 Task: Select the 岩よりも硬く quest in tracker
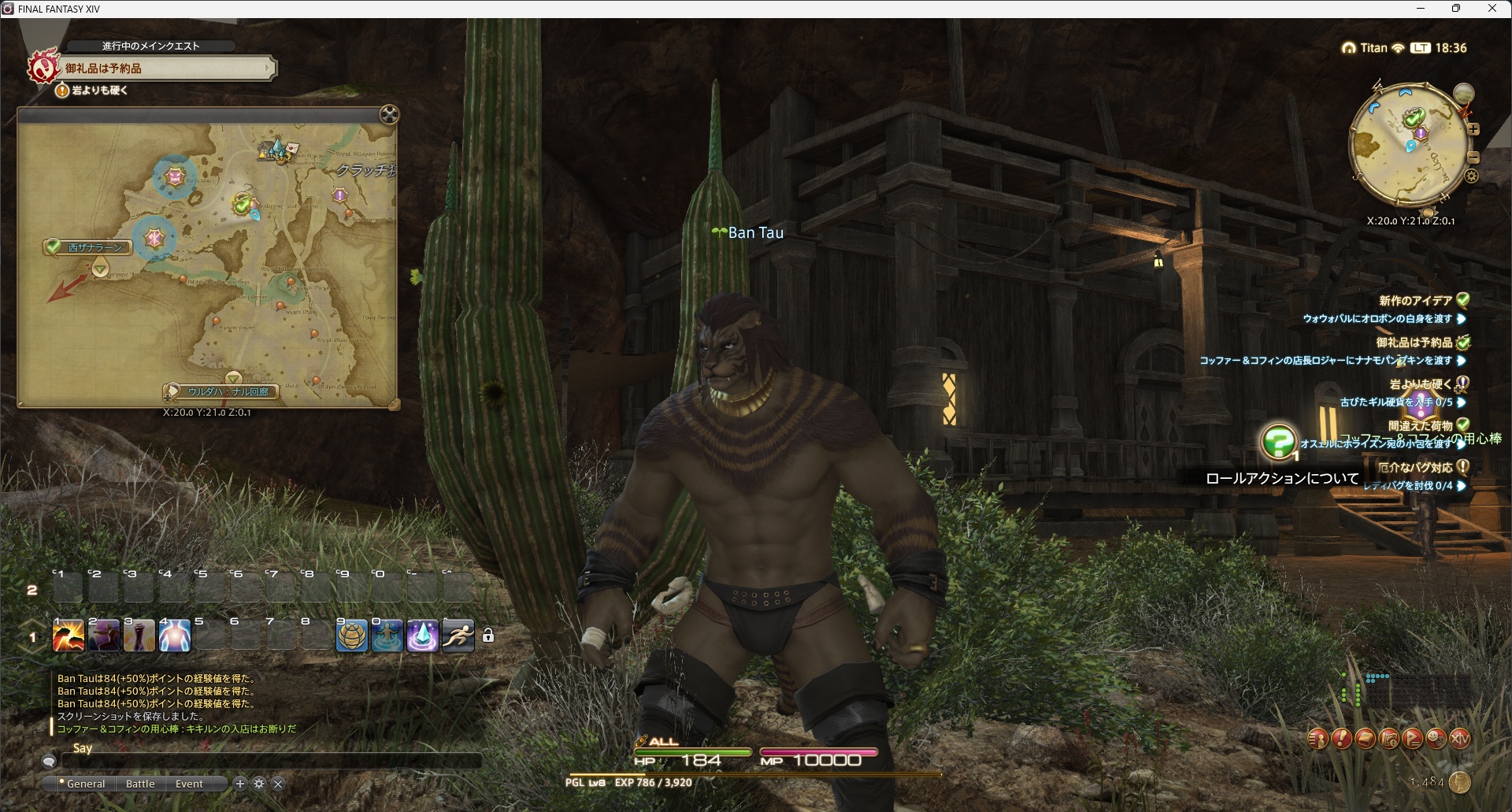pyautogui.click(x=1421, y=384)
